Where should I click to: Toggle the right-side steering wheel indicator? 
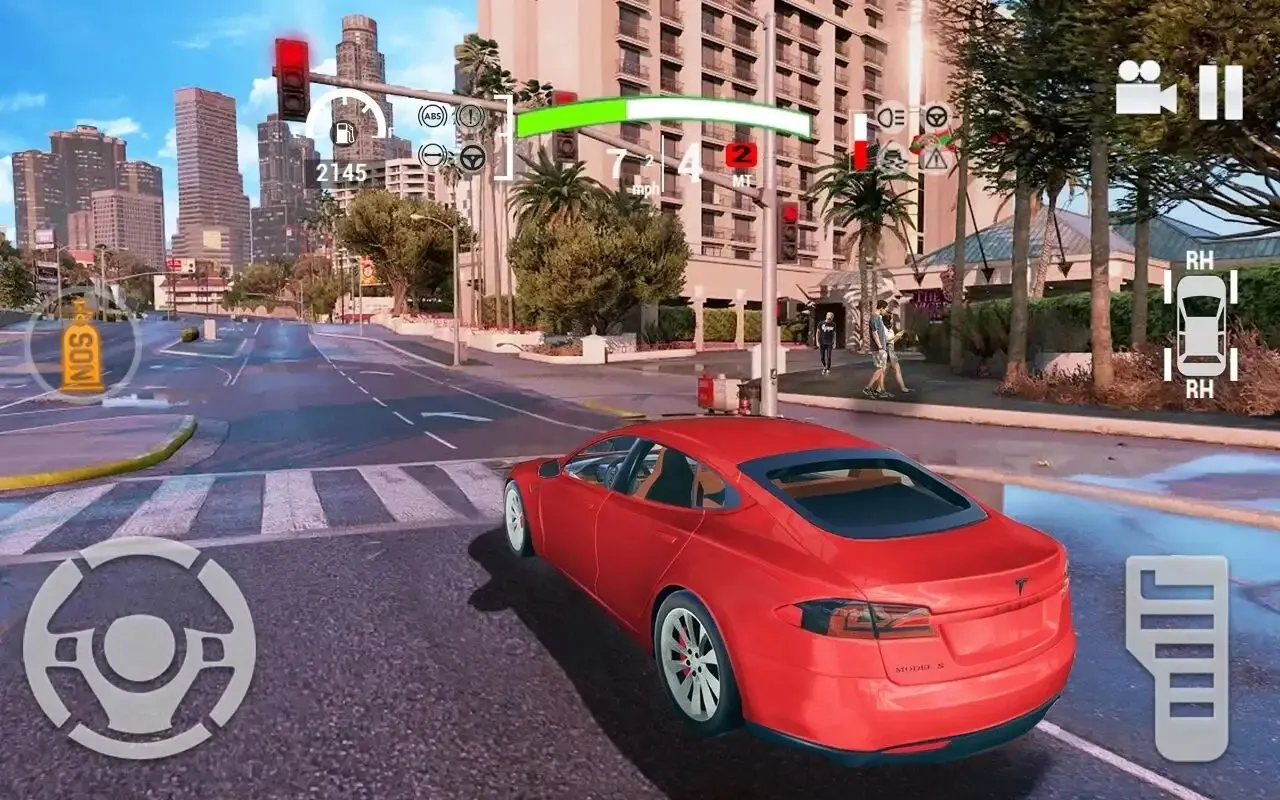pos(936,116)
